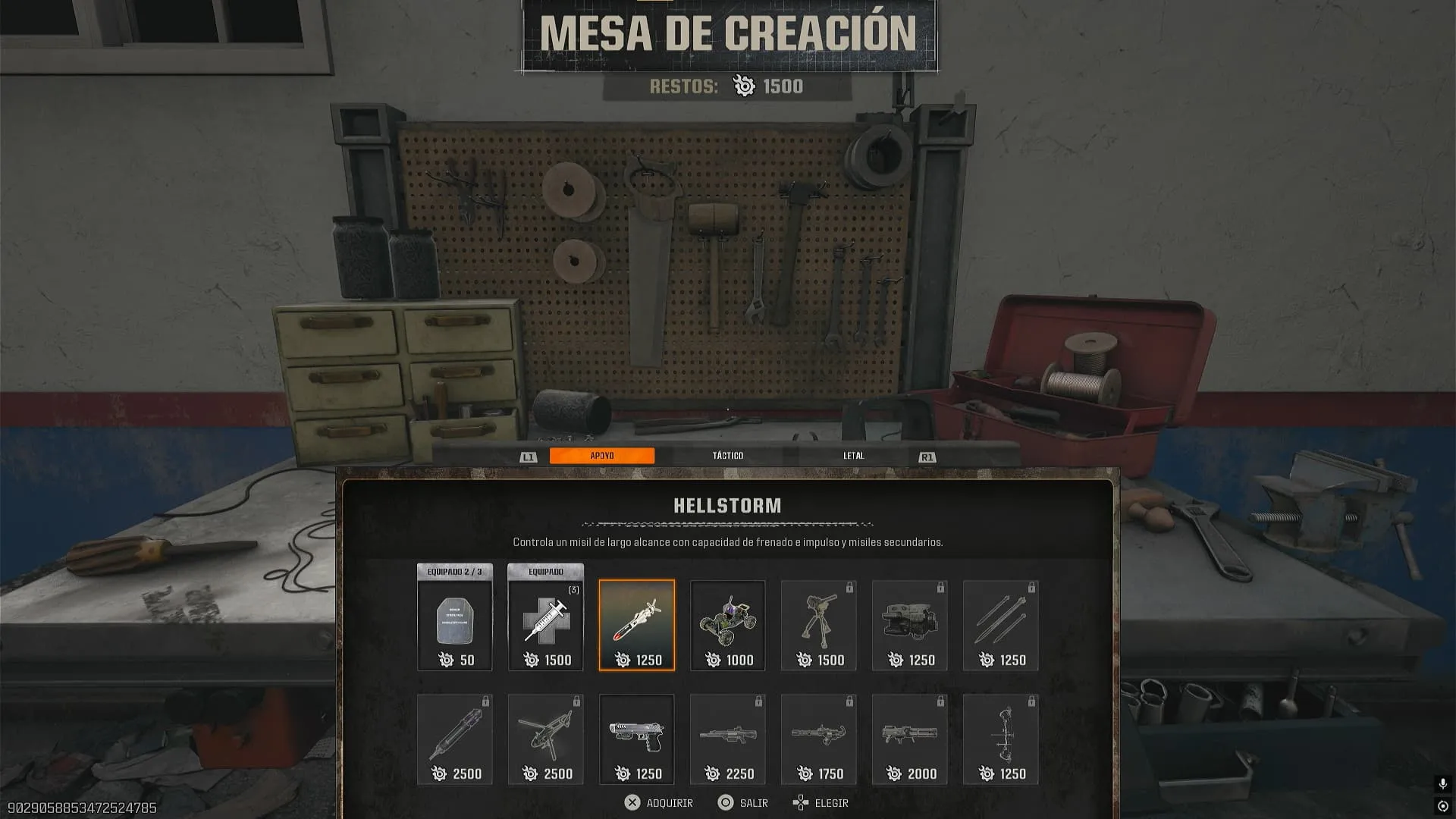The height and width of the screenshot is (819, 1456).
Task: Pick the RC car item costing 1000
Action: click(728, 626)
